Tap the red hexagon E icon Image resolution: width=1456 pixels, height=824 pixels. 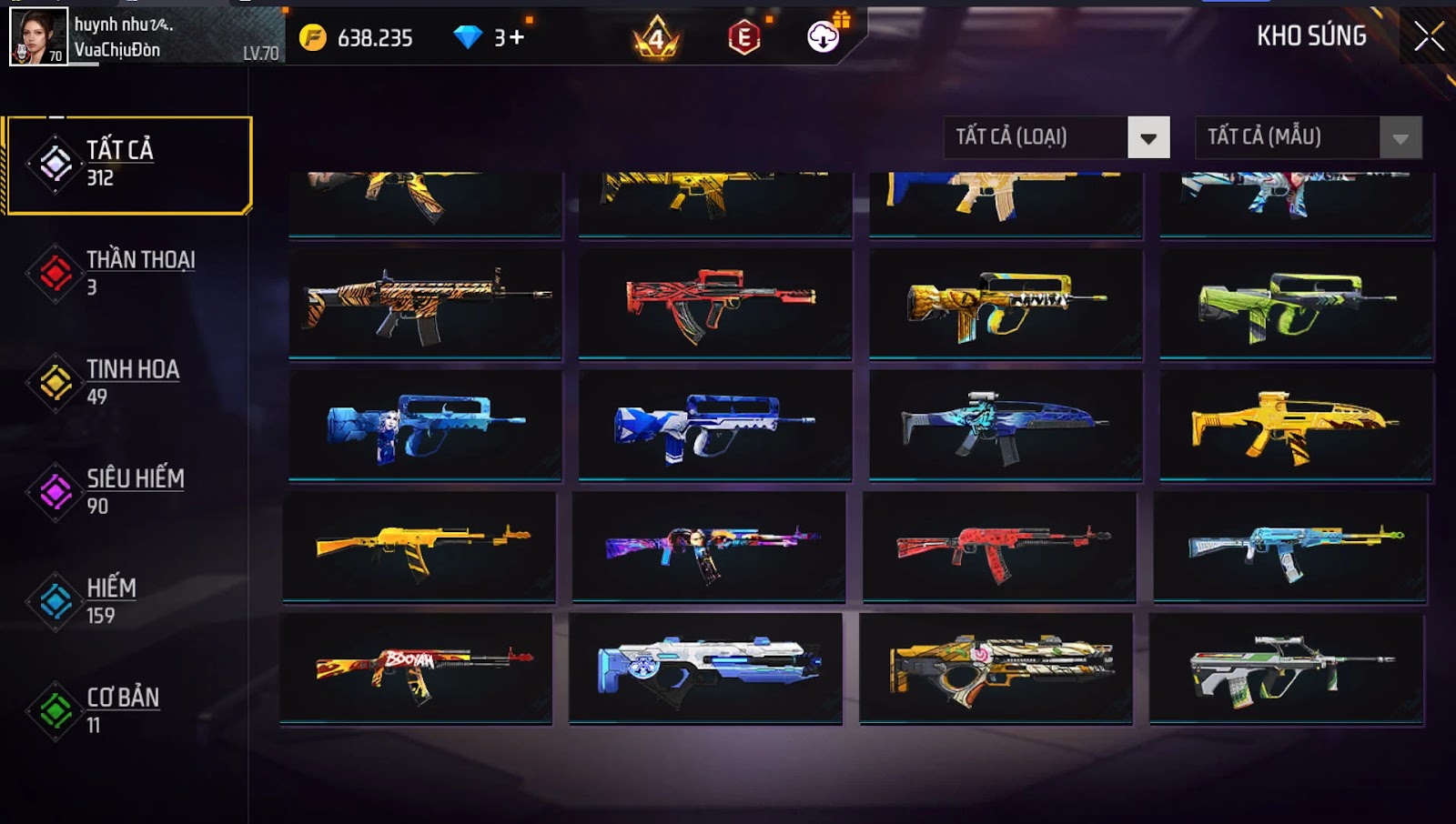pos(743,37)
